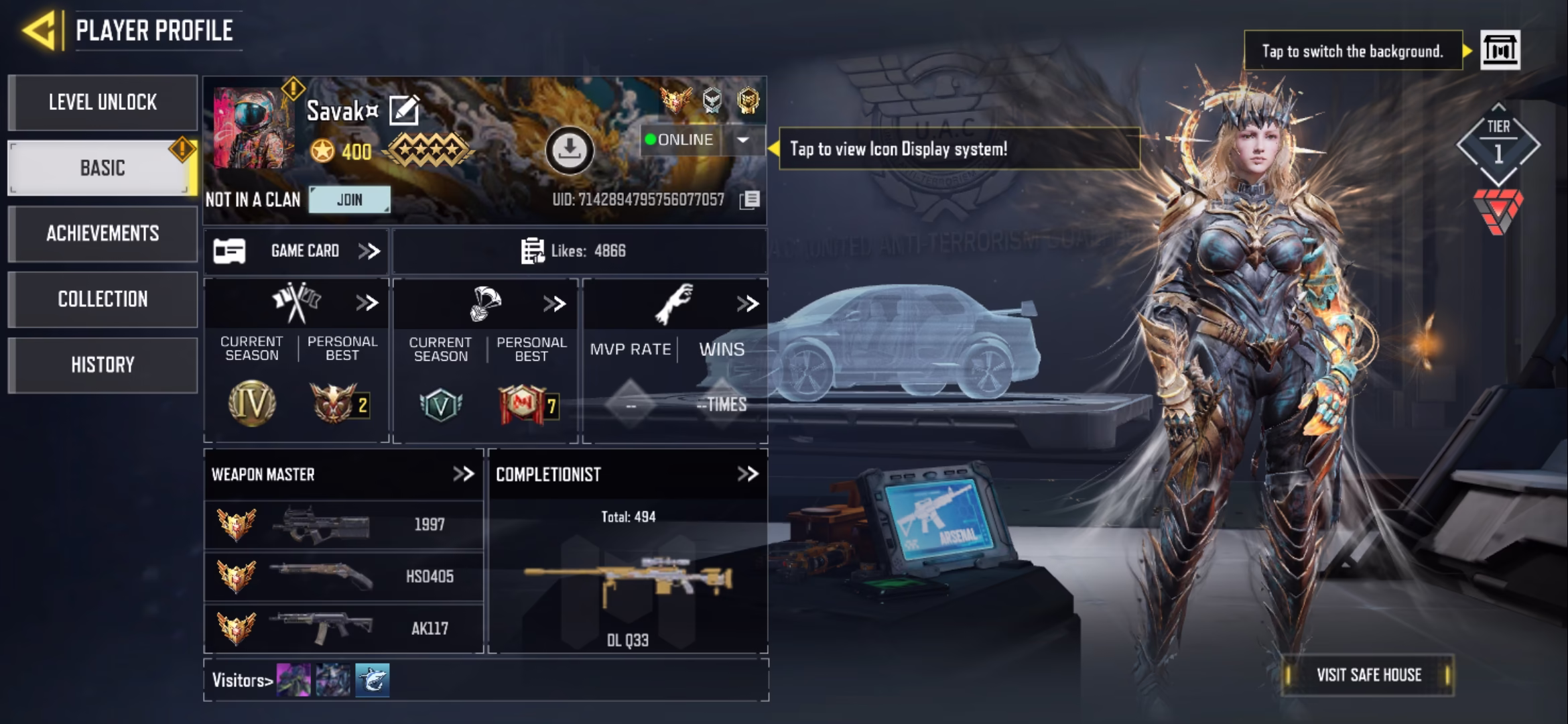Screen dimensions: 1568x724
Task: View the AK117 weapon master row
Action: click(x=343, y=628)
